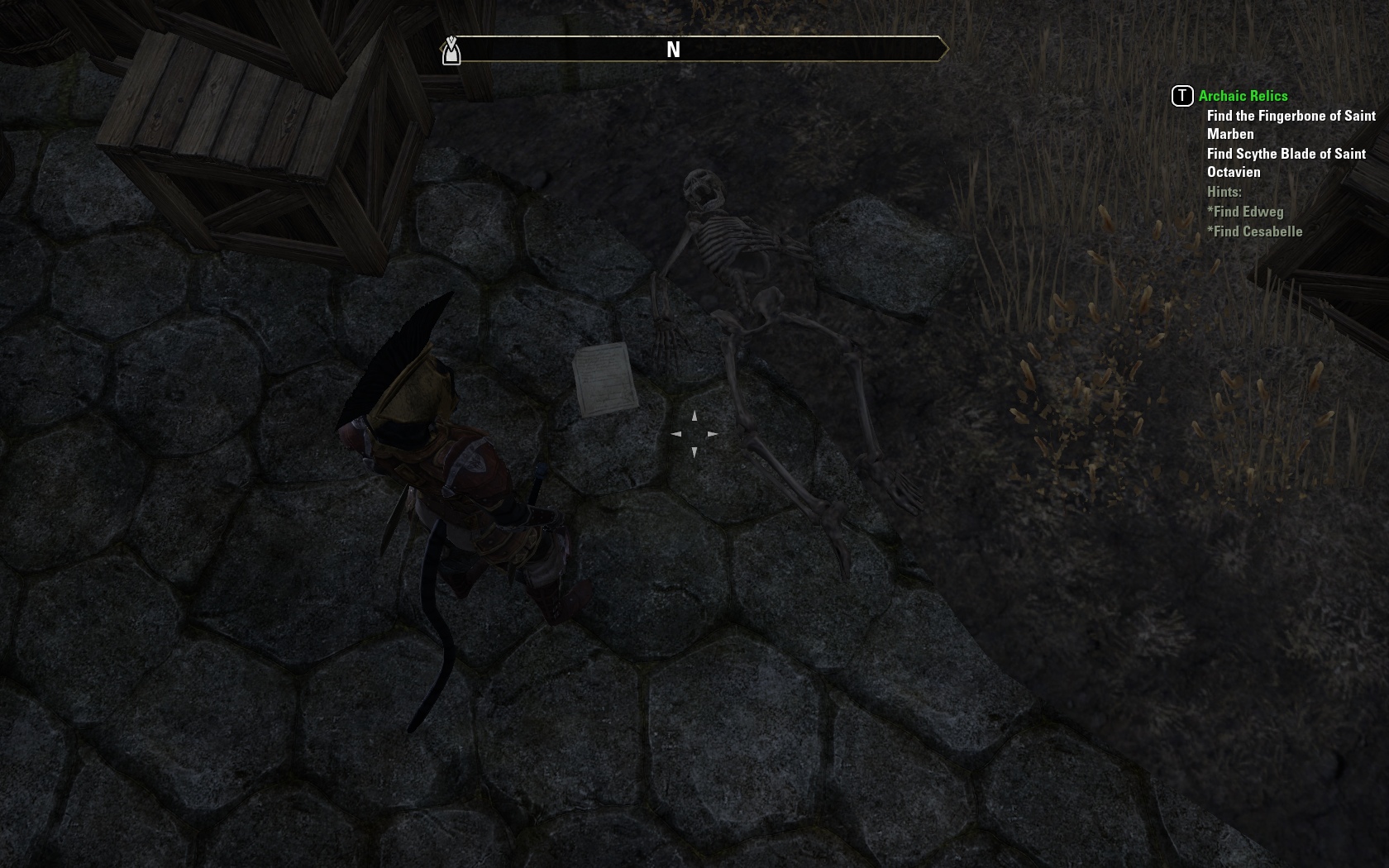The image size is (1389, 868).
Task: Click the Find Scythe Blade of Saint Octavien objective
Action: pos(1286,163)
